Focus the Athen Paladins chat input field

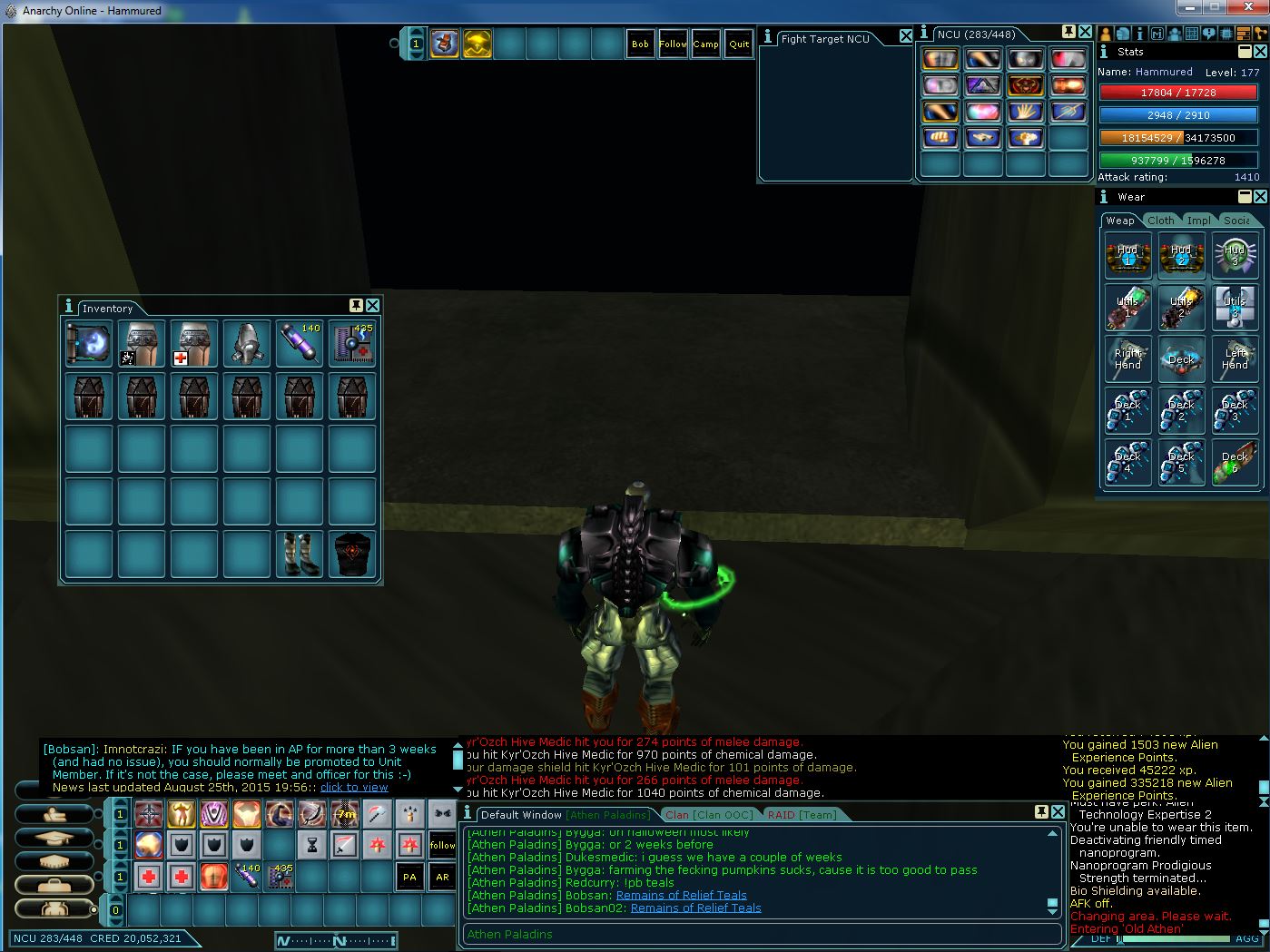point(763,934)
